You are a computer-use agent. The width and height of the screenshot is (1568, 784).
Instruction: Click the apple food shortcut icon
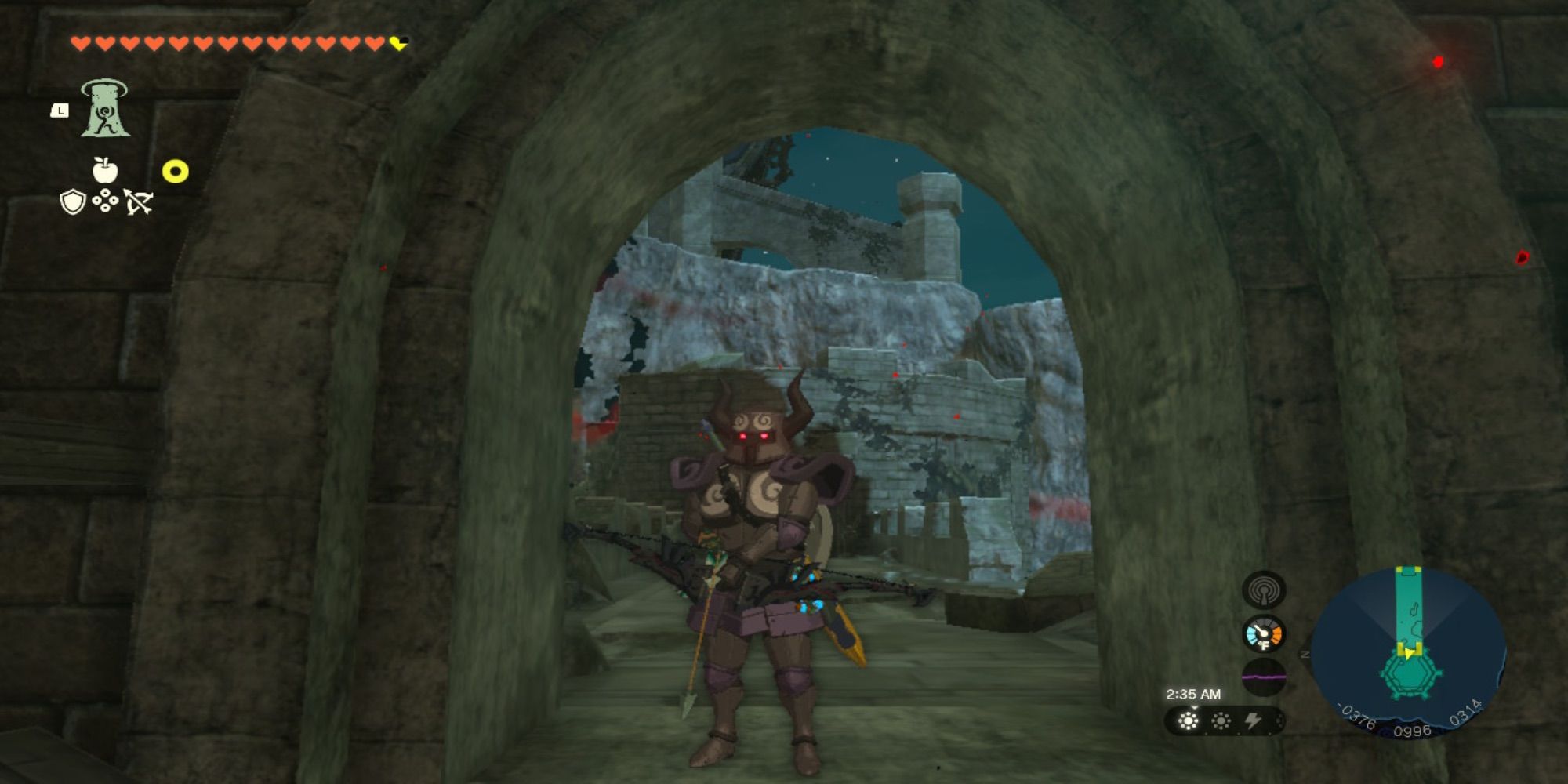107,169
